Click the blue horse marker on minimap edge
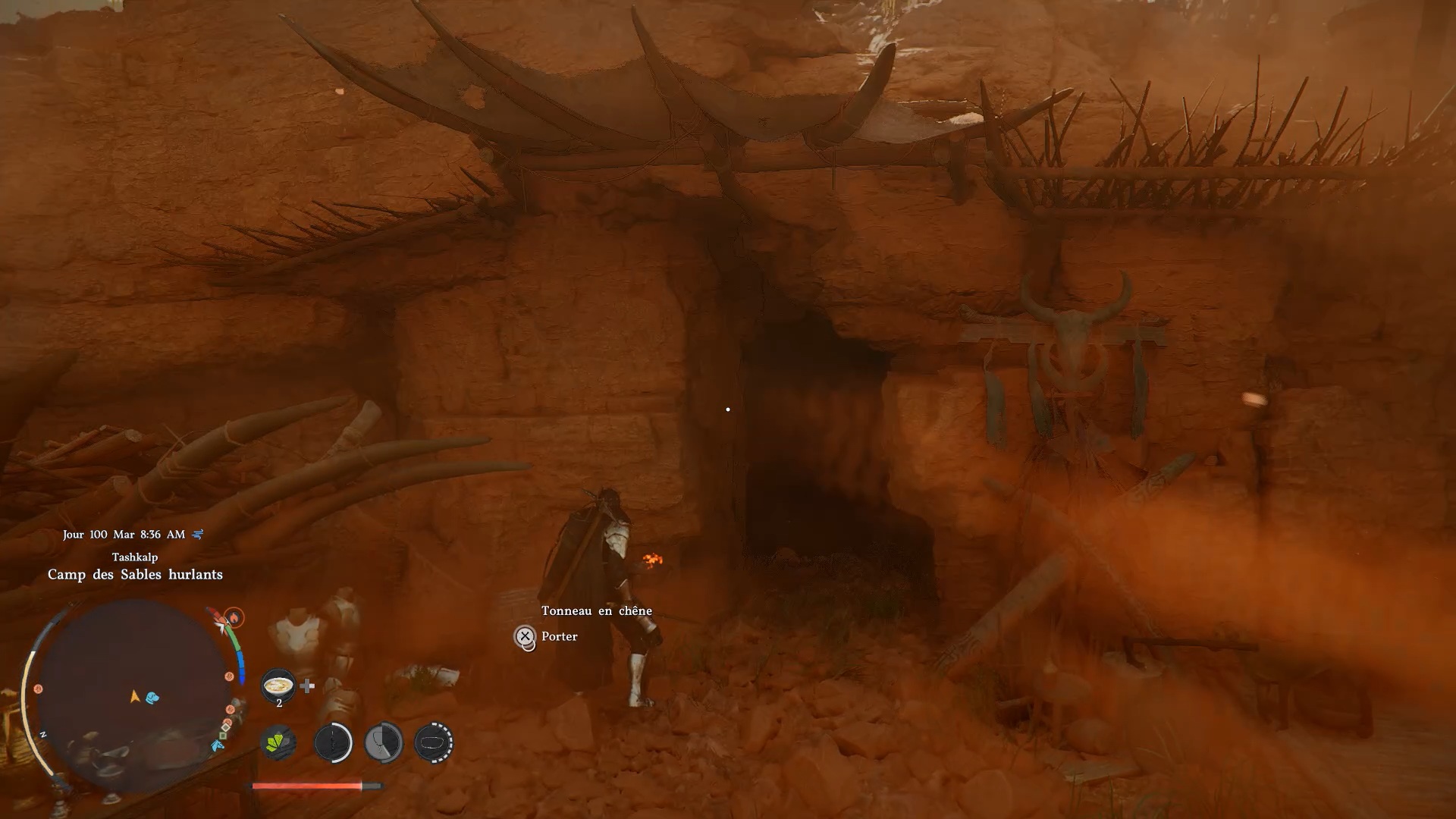This screenshot has height=819, width=1456. [x=218, y=746]
